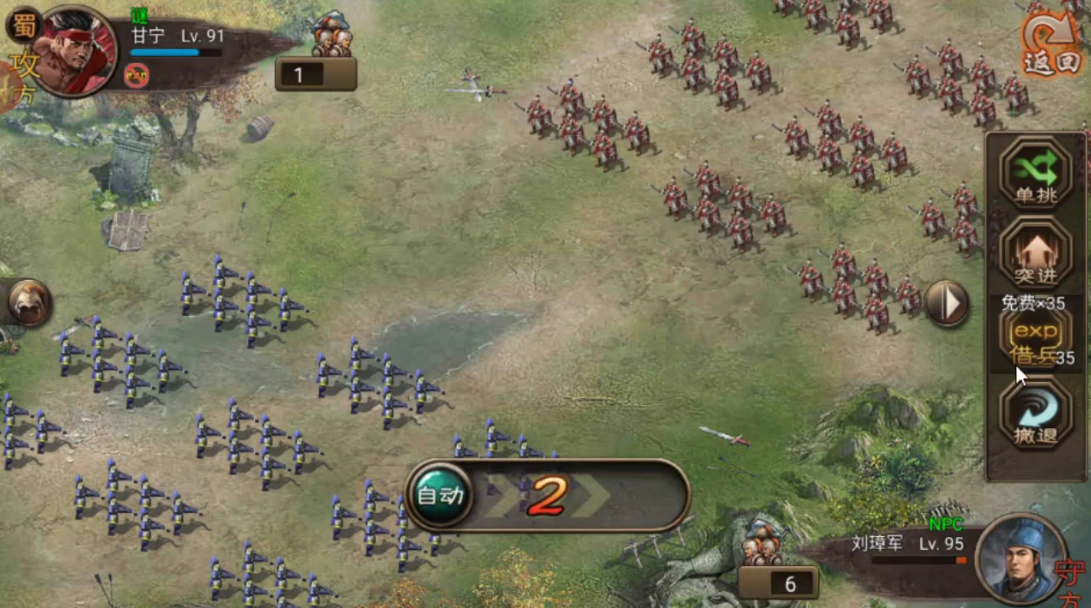Activate the 突进 charge button
This screenshot has height=608, width=1091.
[1034, 251]
